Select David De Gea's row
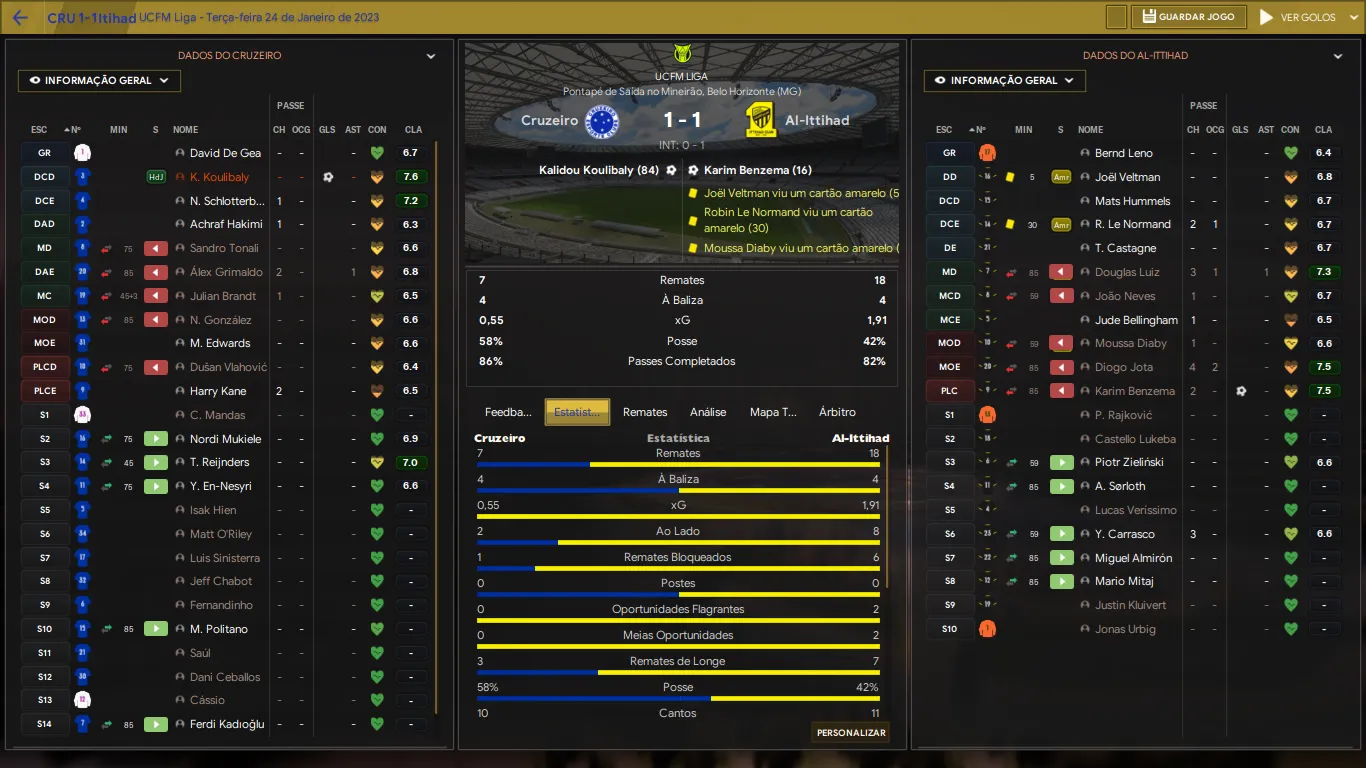Image resolution: width=1366 pixels, height=768 pixels. click(x=225, y=153)
